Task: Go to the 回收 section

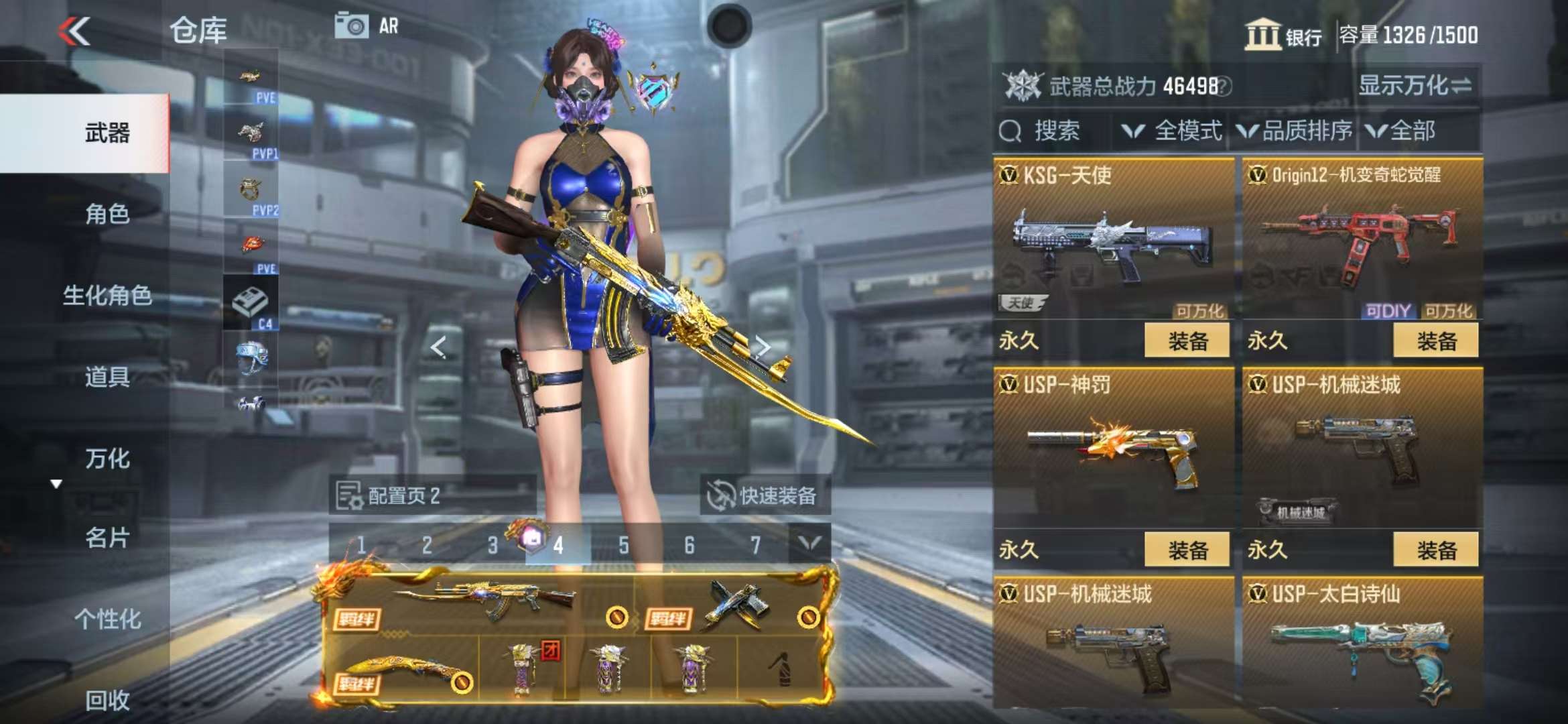Action: click(107, 701)
